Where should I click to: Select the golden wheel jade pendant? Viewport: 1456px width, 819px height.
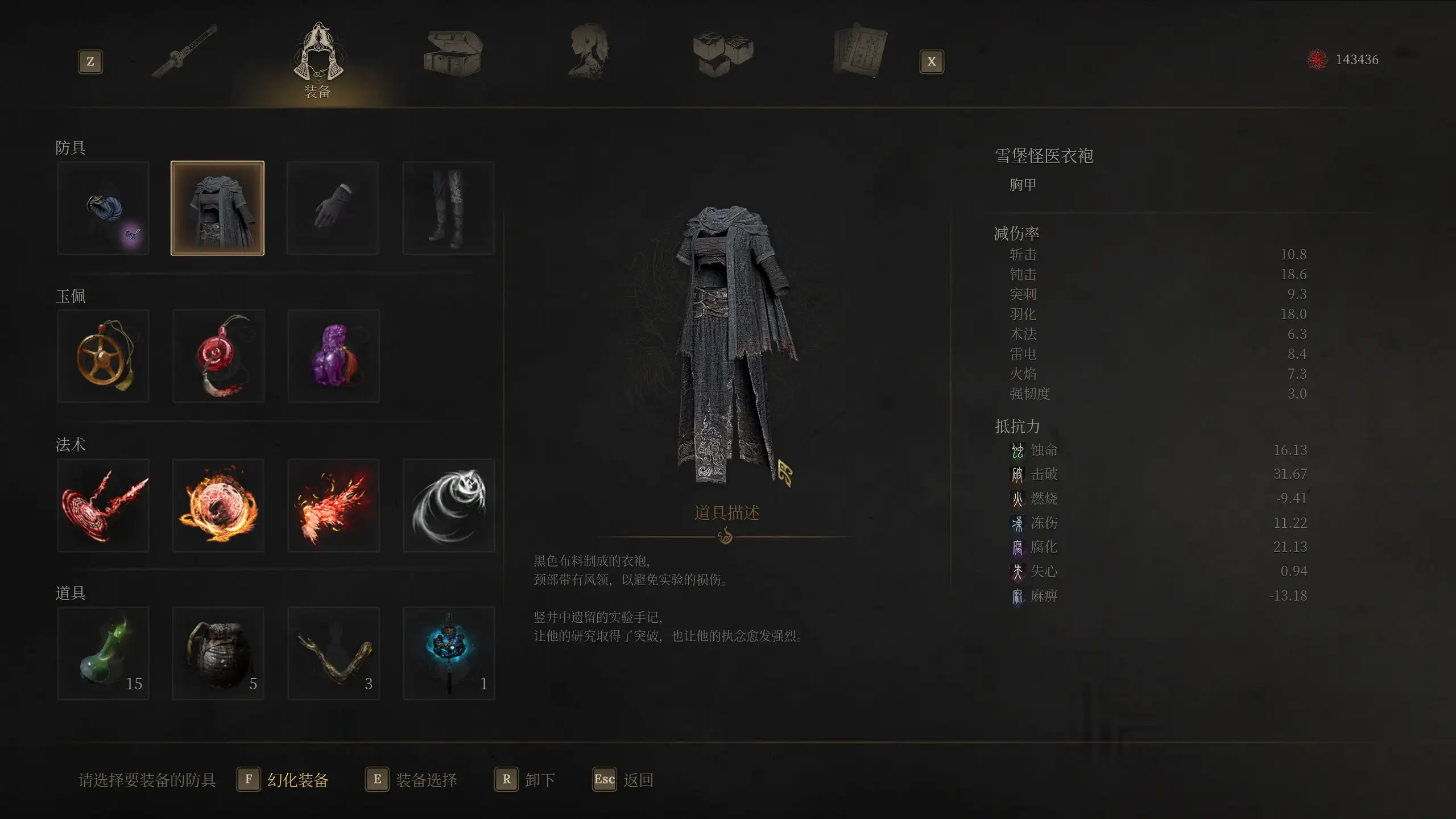104,356
